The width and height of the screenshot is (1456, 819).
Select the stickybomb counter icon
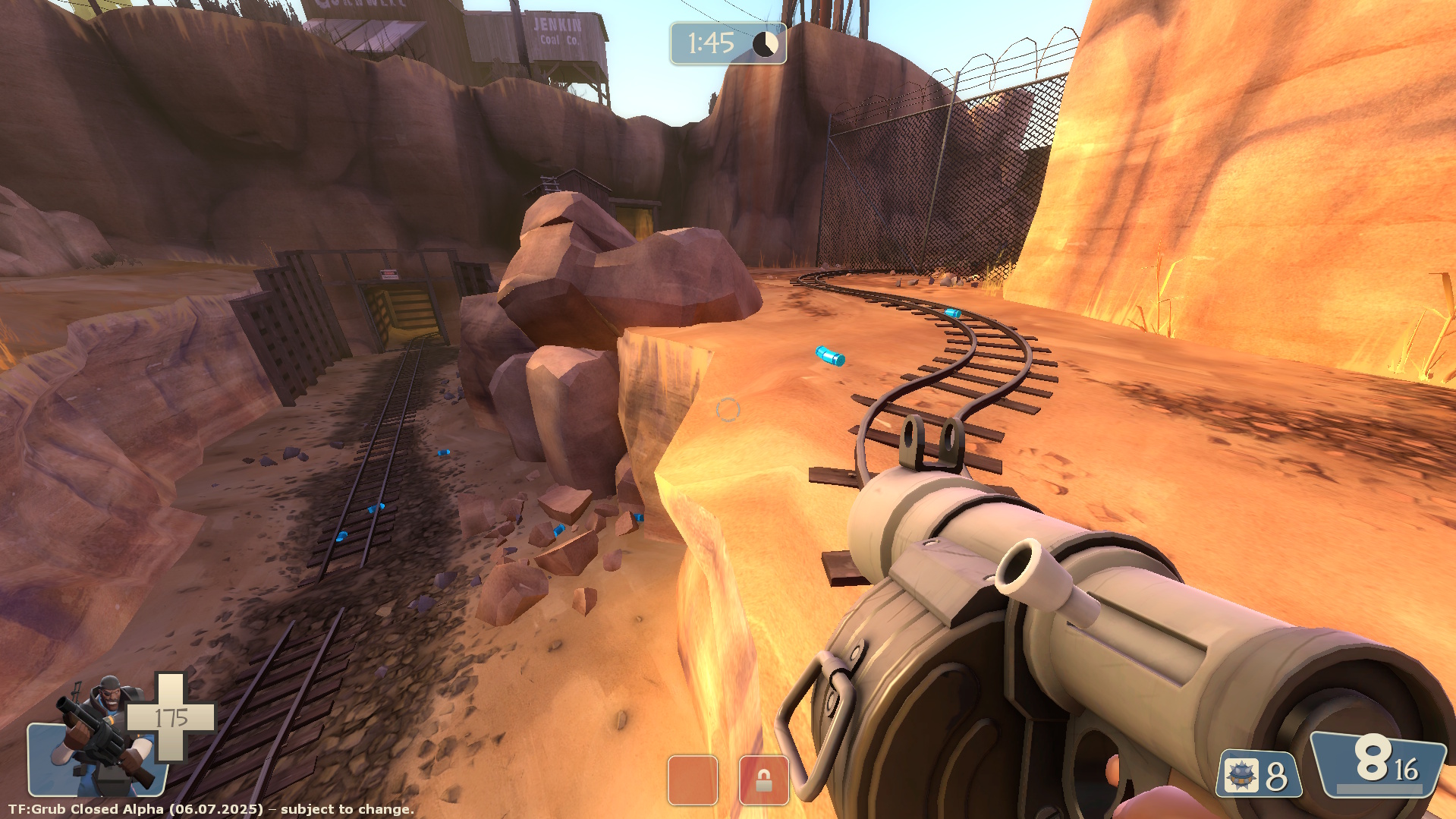1242,776
